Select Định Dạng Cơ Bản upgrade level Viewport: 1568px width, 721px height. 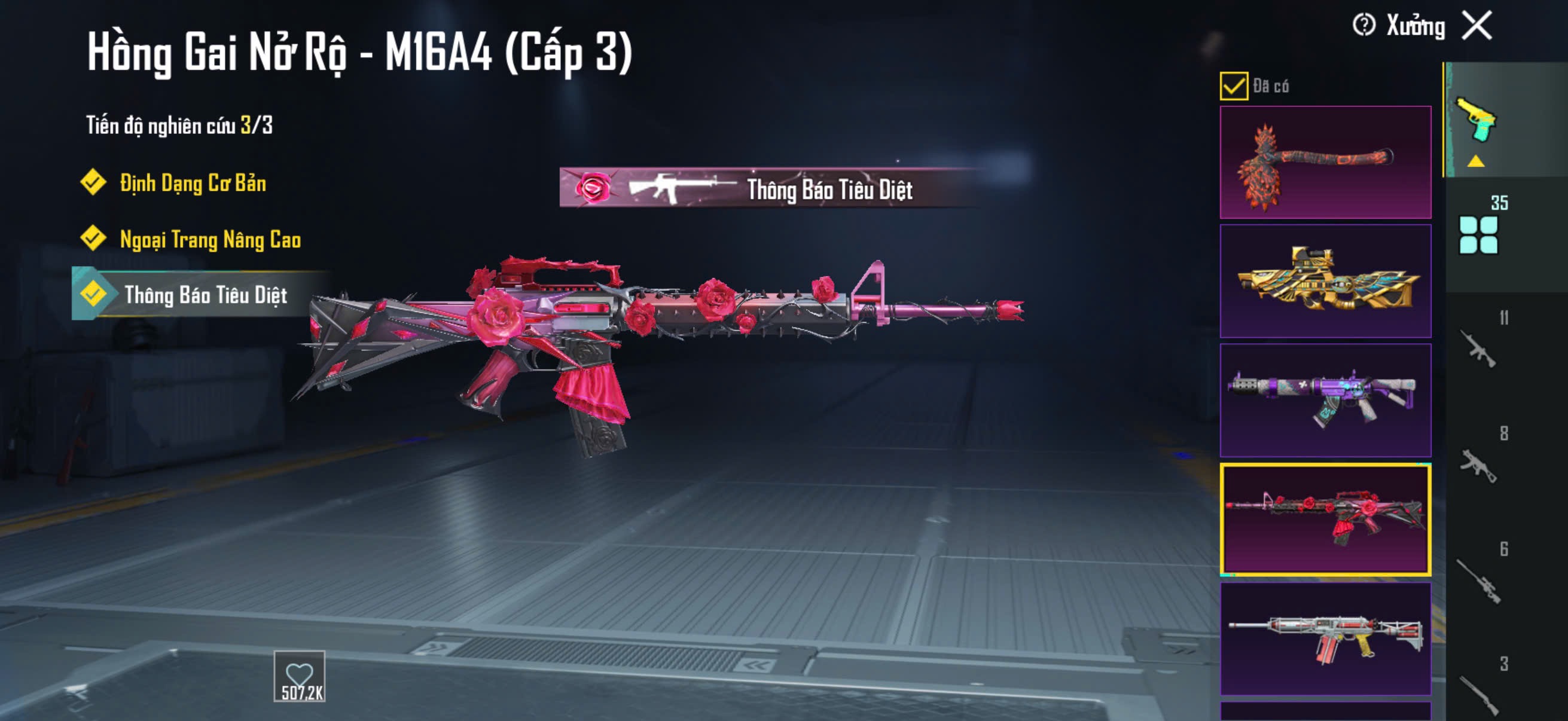[193, 183]
